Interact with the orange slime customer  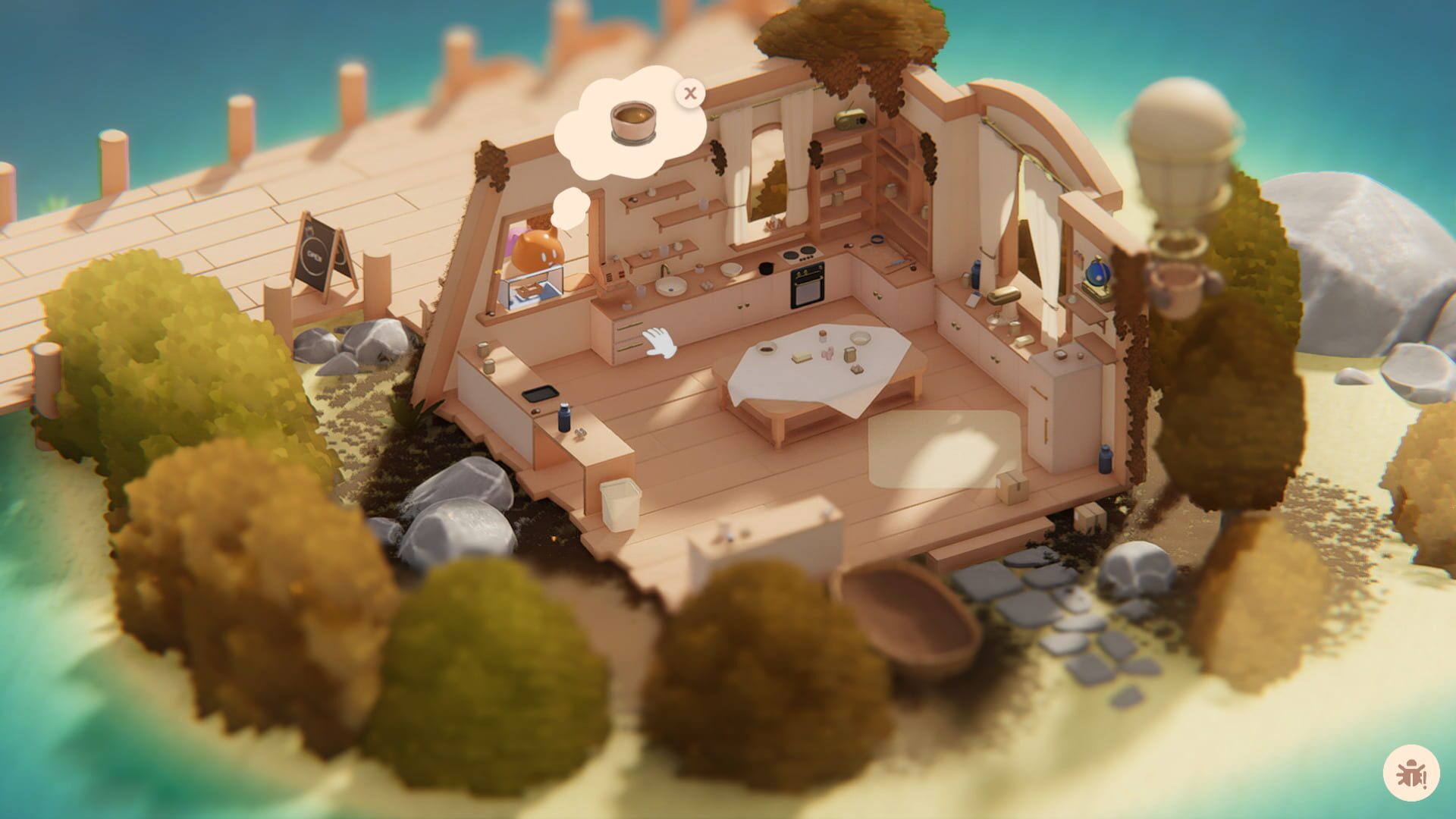[x=536, y=250]
